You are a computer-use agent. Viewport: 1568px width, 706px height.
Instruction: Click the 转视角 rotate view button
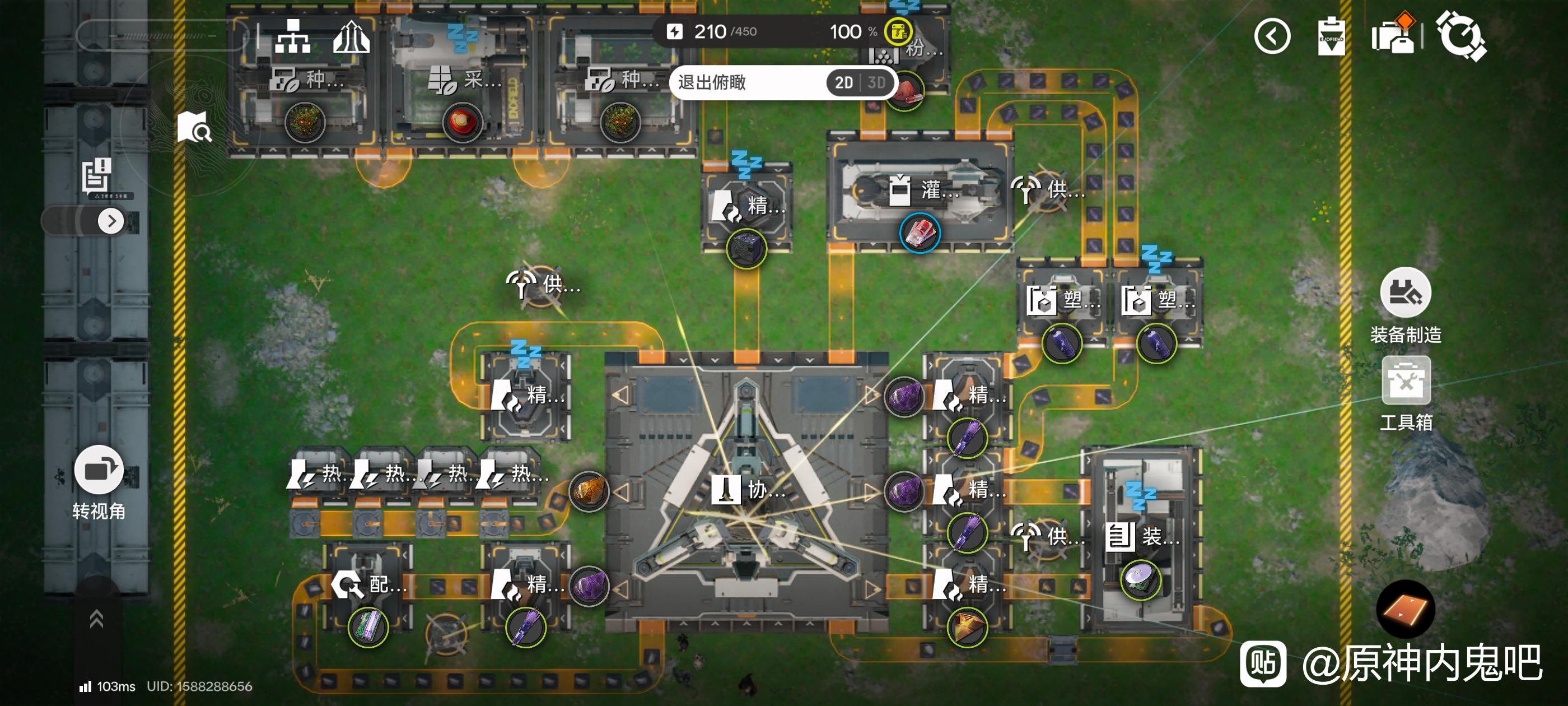[99, 471]
